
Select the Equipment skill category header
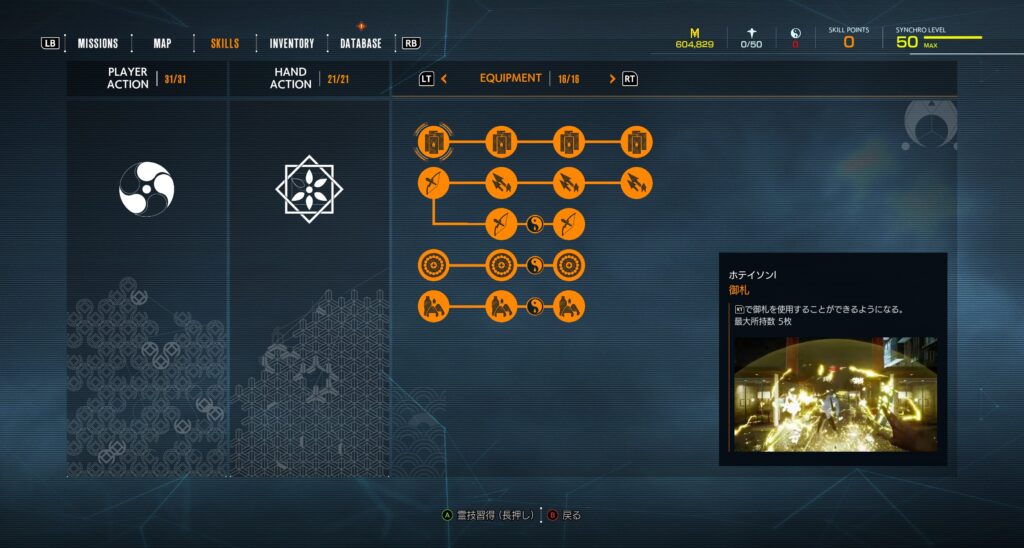(x=510, y=78)
